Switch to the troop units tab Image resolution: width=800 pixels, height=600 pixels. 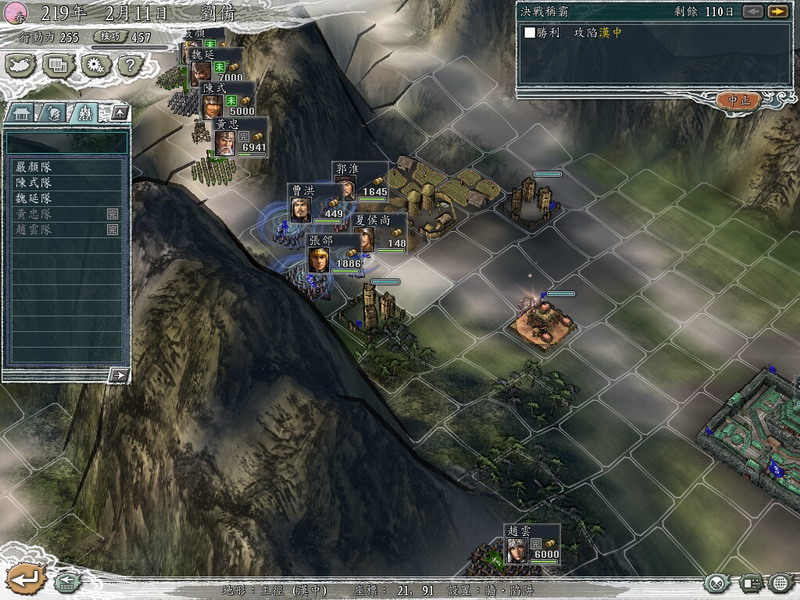pos(84,113)
